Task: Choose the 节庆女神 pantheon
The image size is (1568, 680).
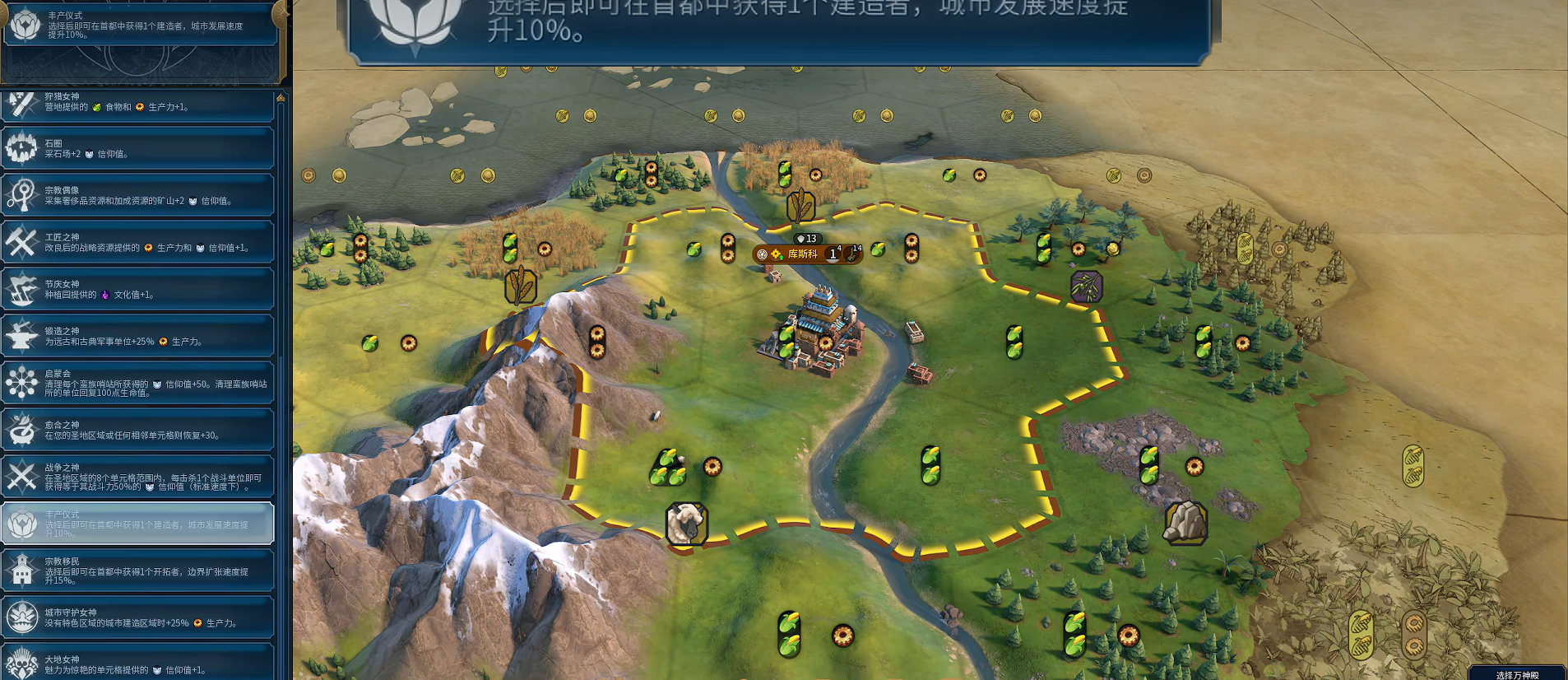Action: click(x=138, y=290)
